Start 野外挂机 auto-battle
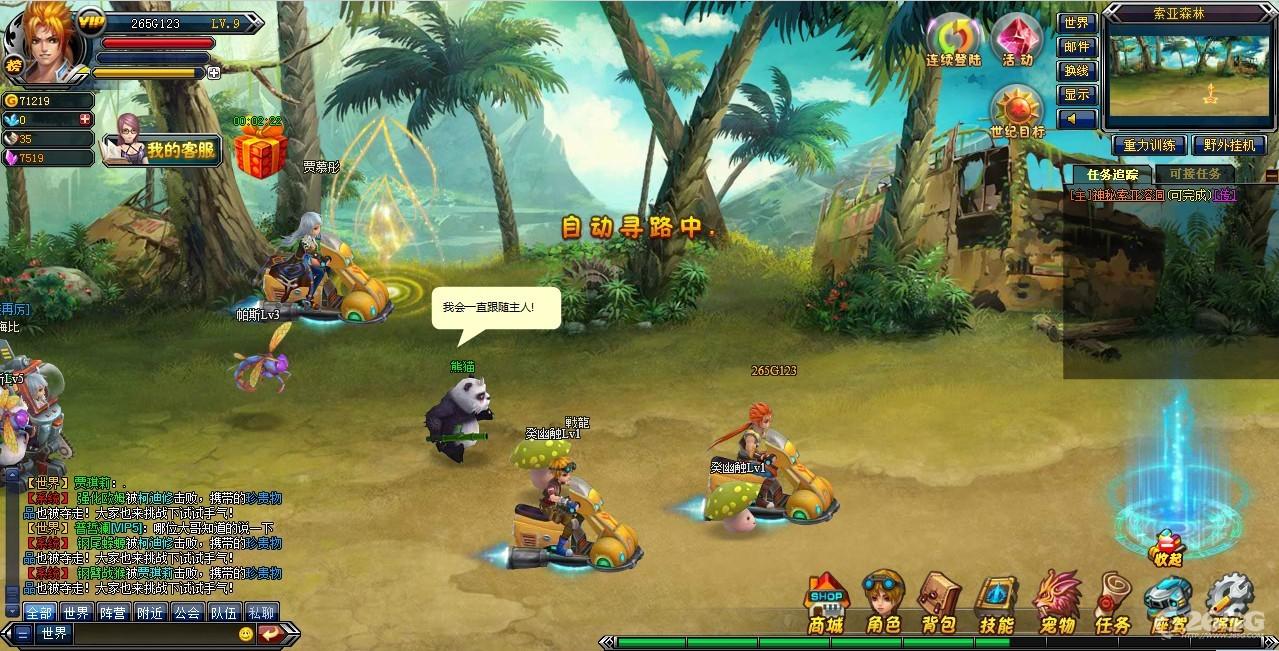Image resolution: width=1279 pixels, height=651 pixels. pos(1229,146)
